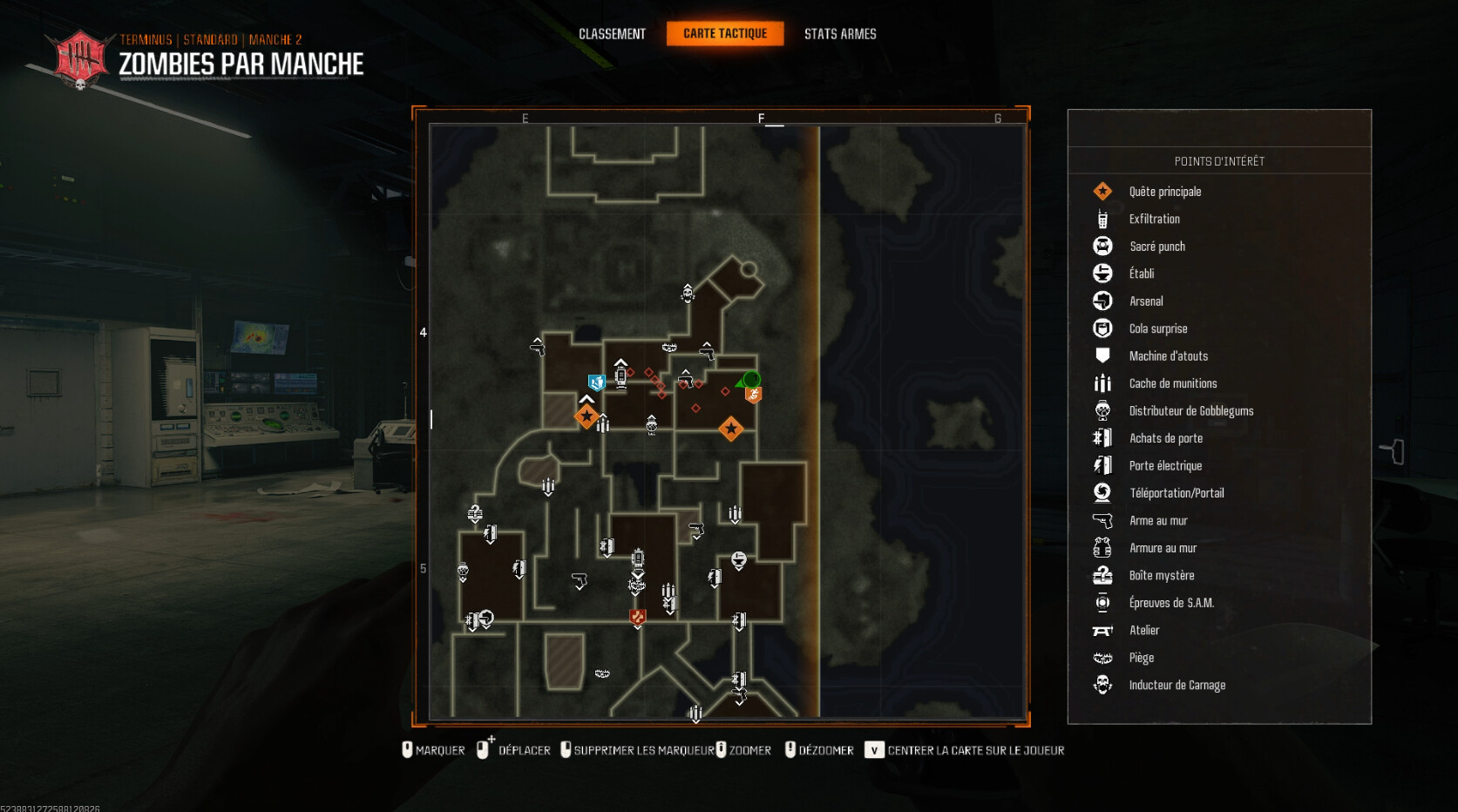Switch to the CLASSEMENT tab

[x=612, y=34]
